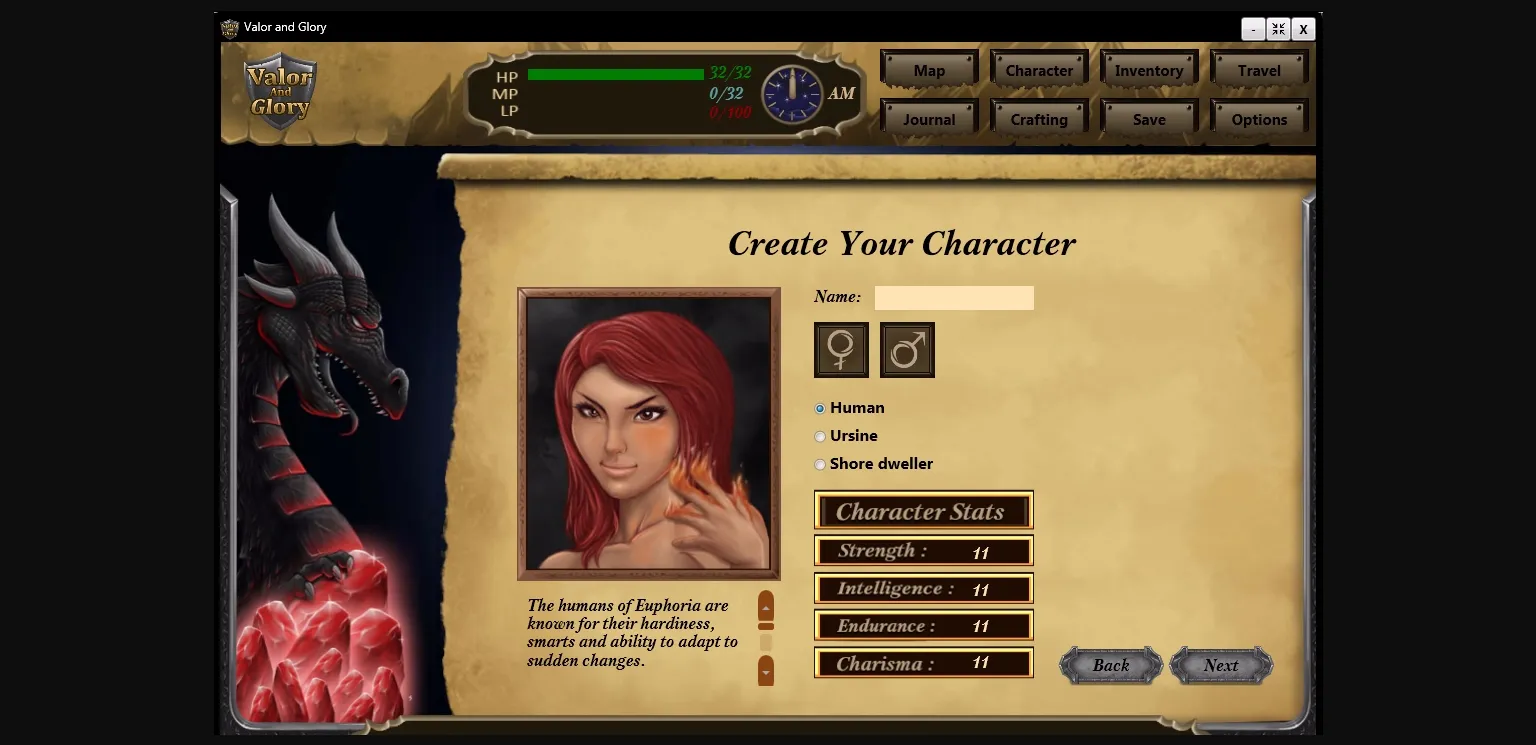Screen dimensions: 1536x745
Task: Click the Name text input field
Action: click(953, 297)
